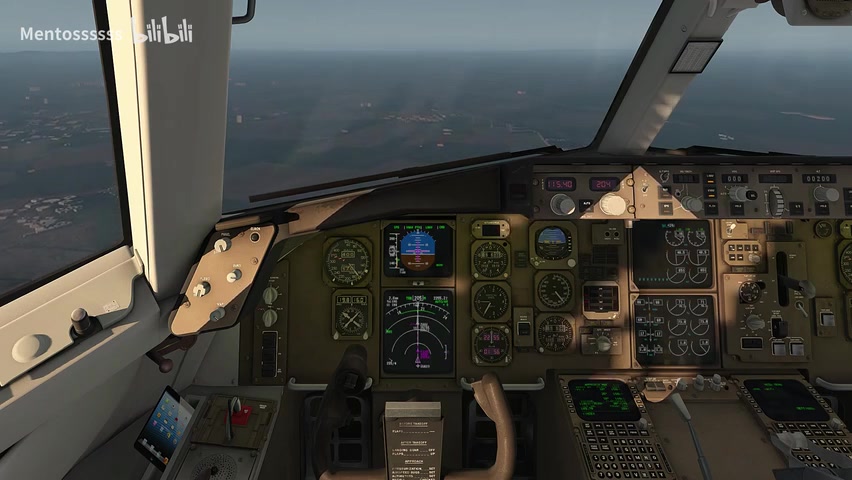This screenshot has width=852, height=480.
Task: Open the checklist card on the yoke
Action: [x=412, y=440]
